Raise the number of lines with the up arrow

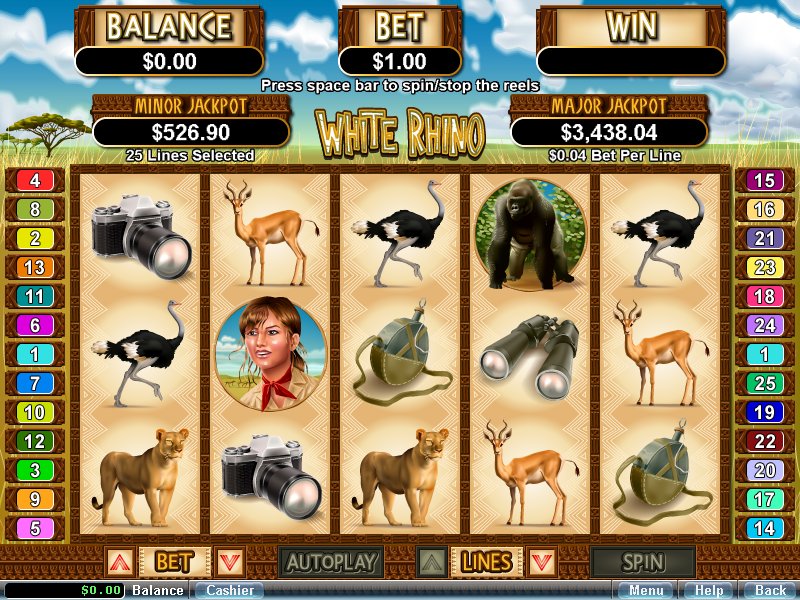coord(429,562)
